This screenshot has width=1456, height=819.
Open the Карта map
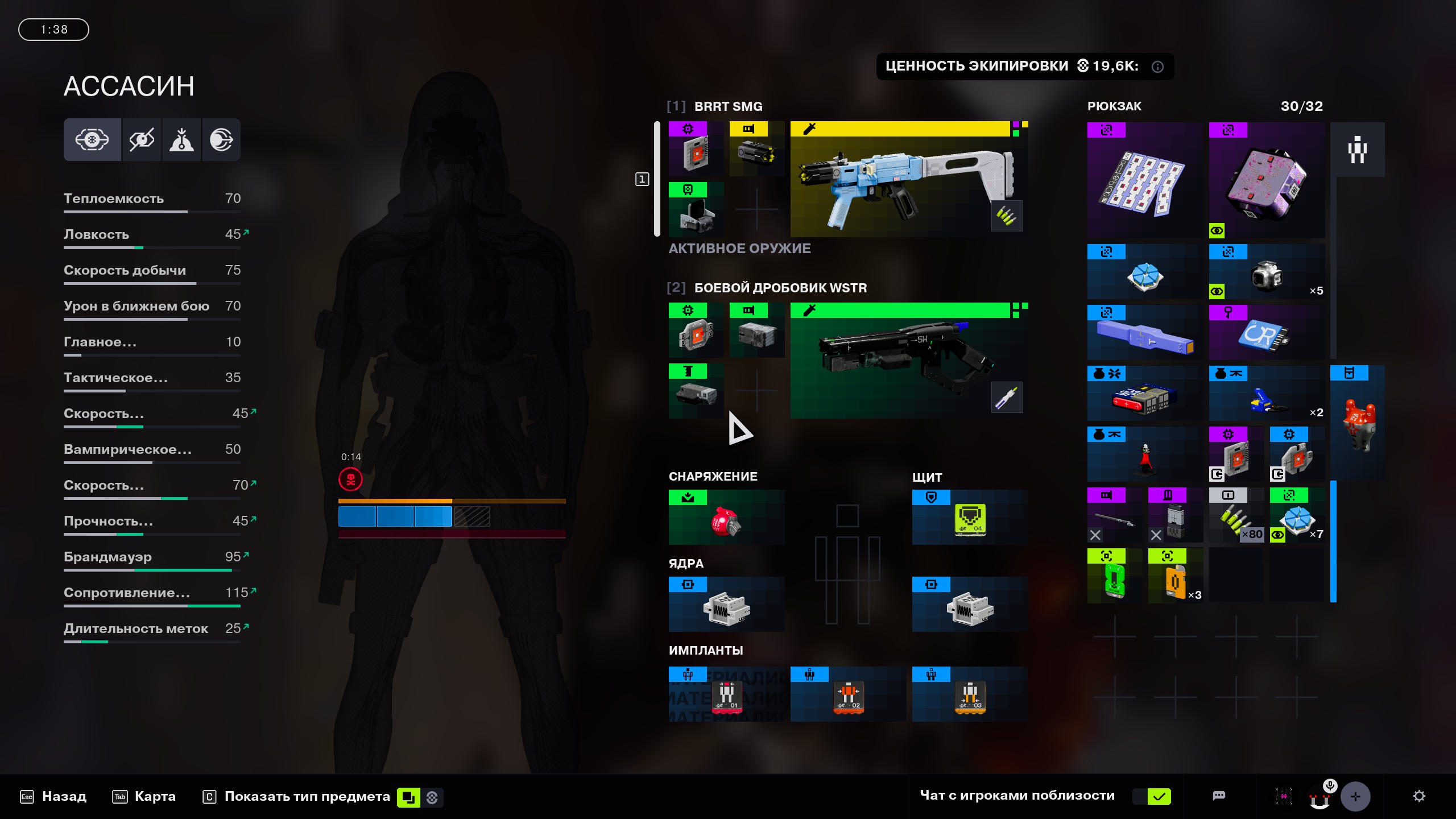coord(144,796)
